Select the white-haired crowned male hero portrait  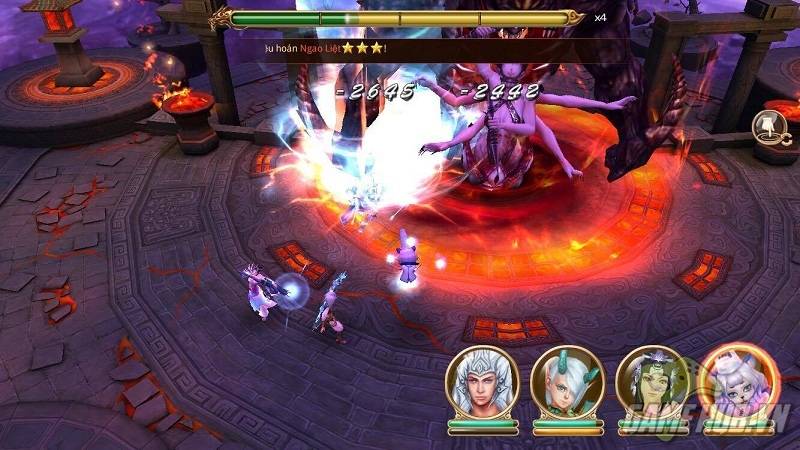click(x=476, y=383)
